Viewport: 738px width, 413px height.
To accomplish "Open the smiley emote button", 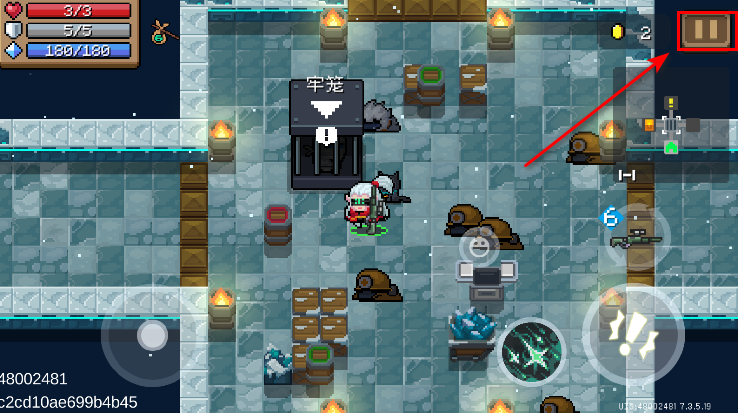I will click(480, 245).
